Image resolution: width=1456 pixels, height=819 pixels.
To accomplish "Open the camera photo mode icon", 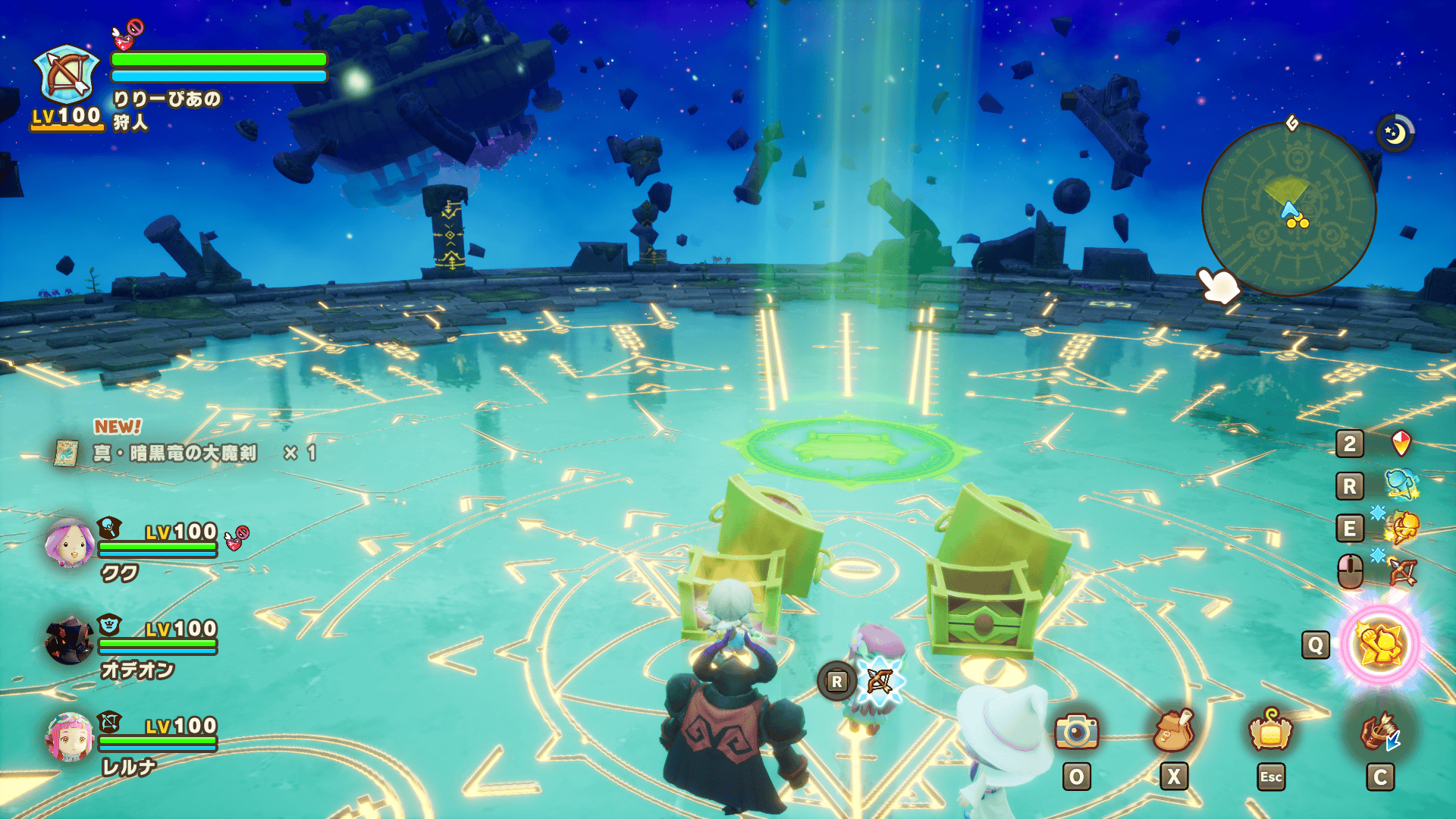I will click(1076, 732).
